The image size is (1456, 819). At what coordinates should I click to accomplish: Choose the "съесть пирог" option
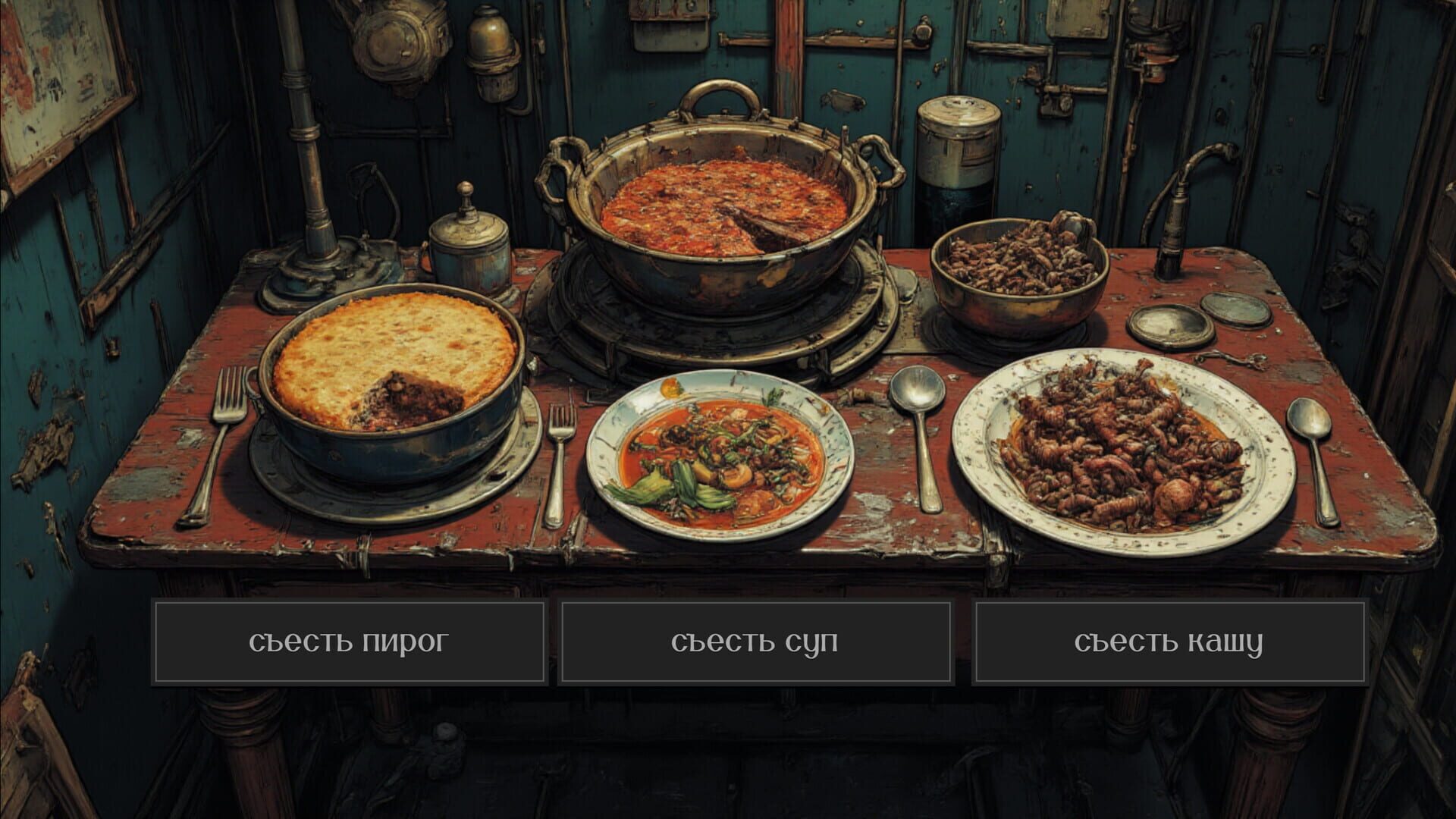[x=350, y=642]
